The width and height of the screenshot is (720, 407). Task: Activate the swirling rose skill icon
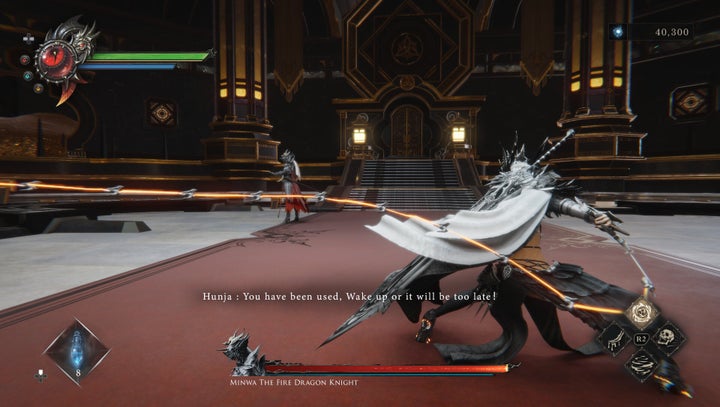point(640,313)
